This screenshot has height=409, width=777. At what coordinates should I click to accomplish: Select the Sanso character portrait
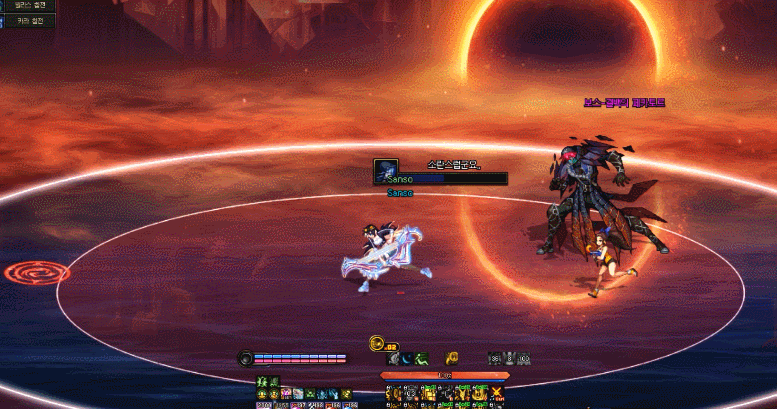pos(385,170)
